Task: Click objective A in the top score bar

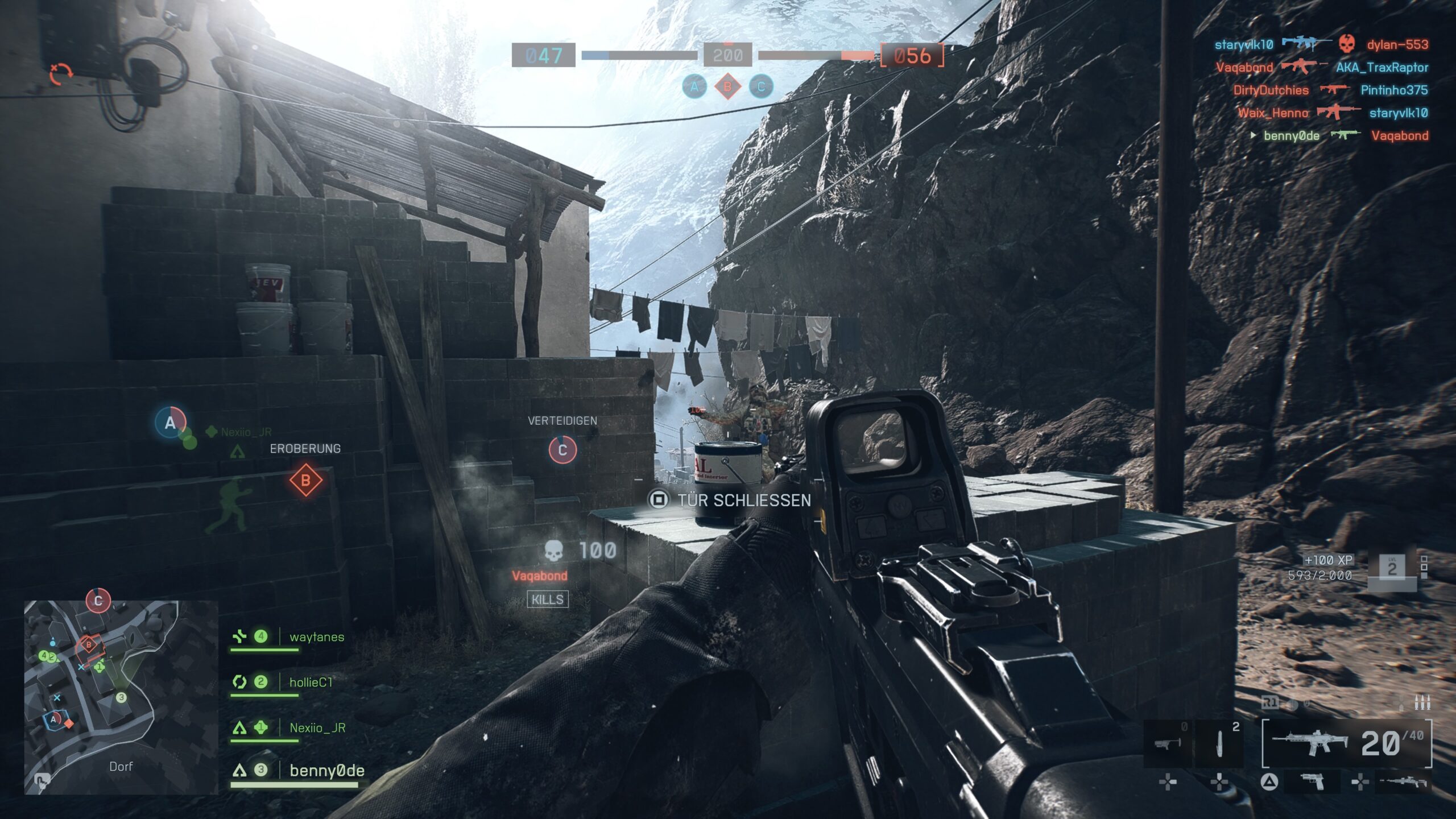Action: click(694, 87)
